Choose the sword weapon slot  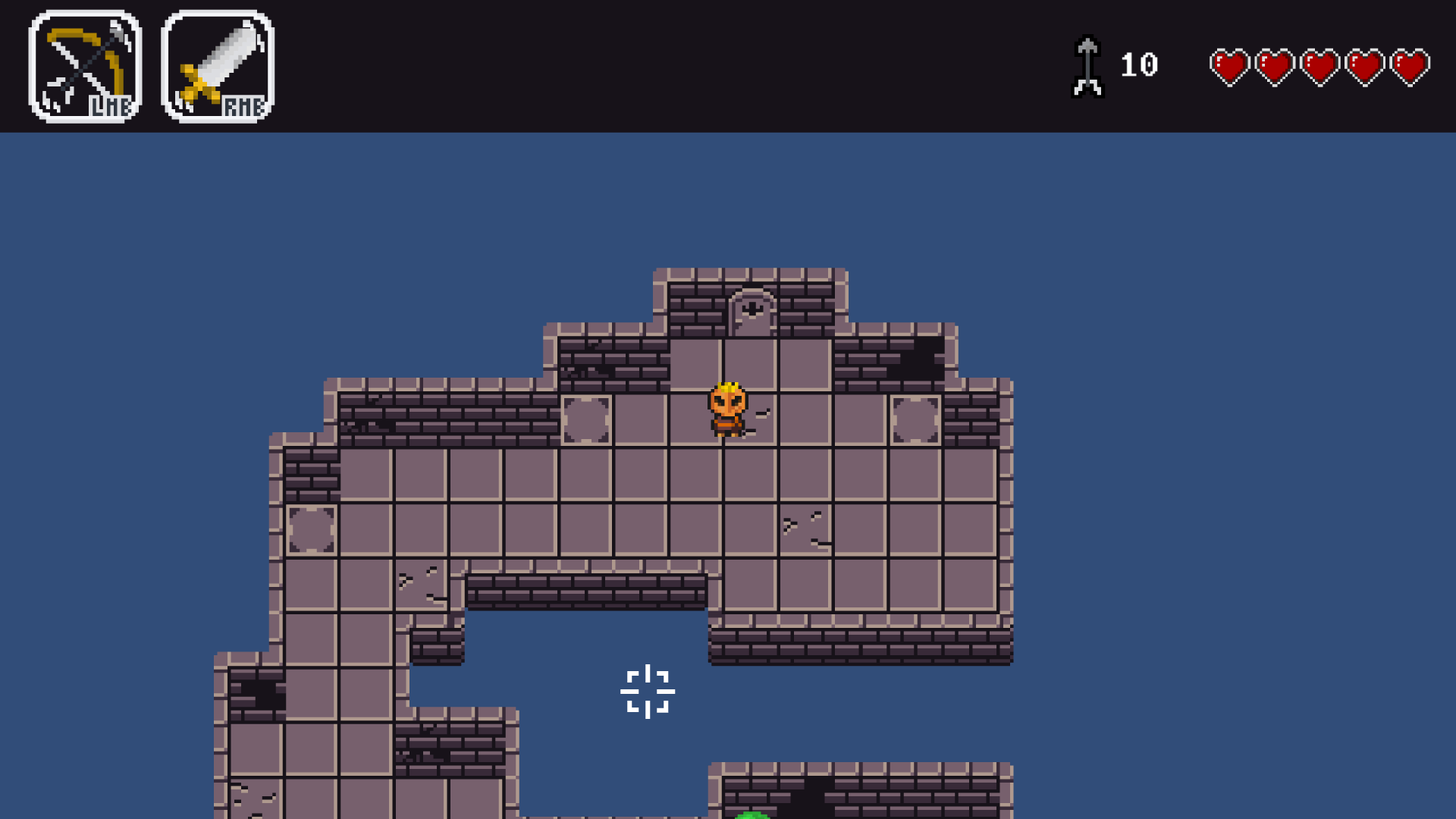(218, 67)
